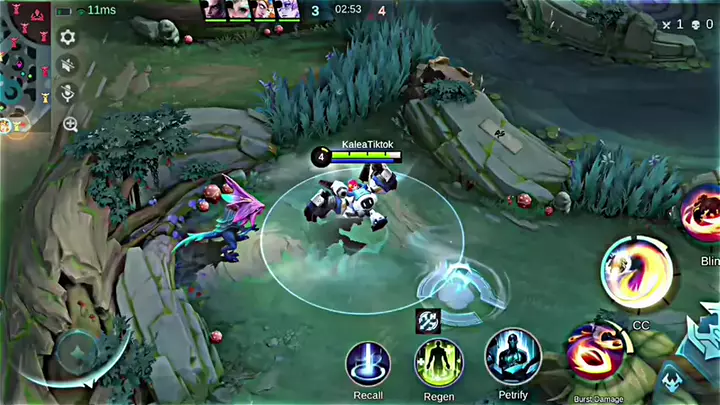Use the Regen ability
The height and width of the screenshot is (405, 720).
[x=438, y=362]
